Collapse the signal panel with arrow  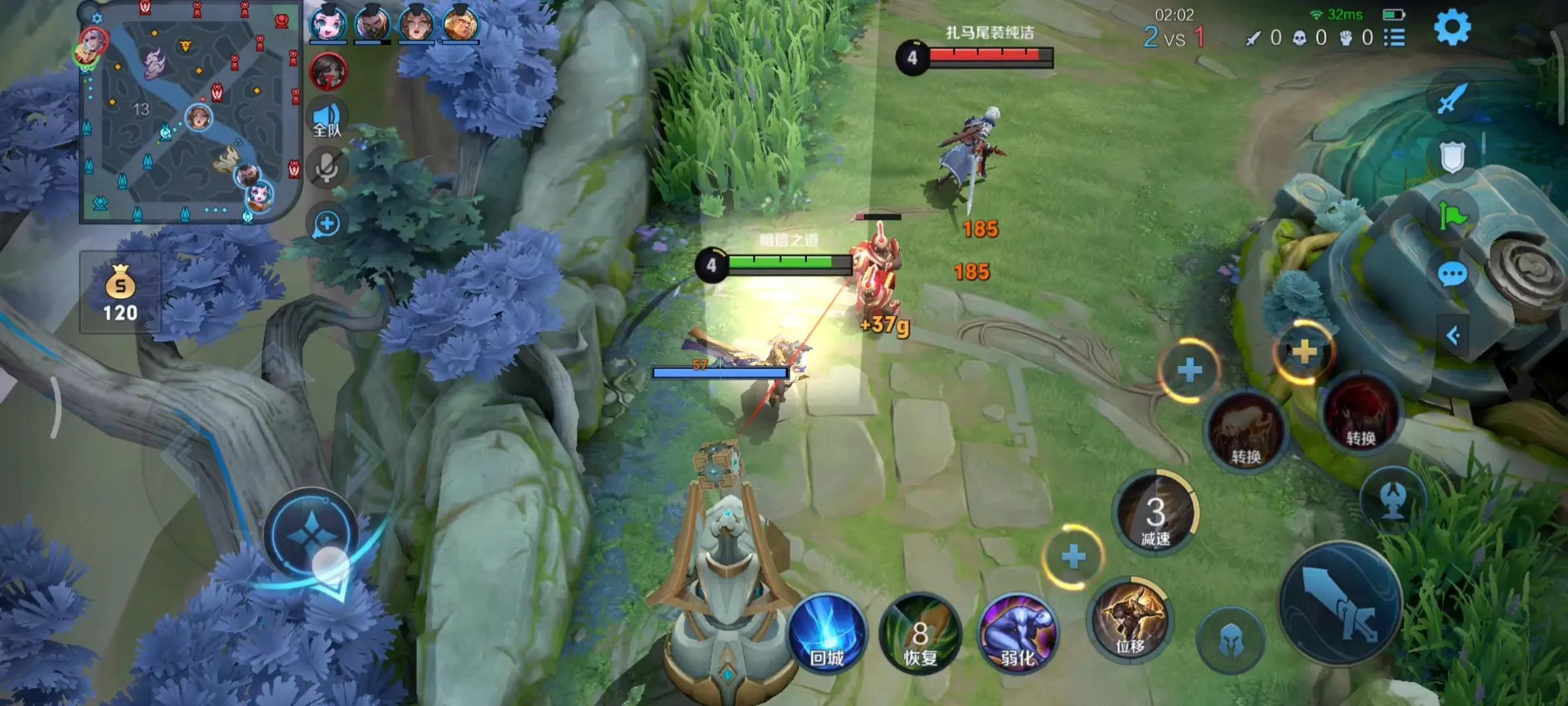pos(1453,336)
